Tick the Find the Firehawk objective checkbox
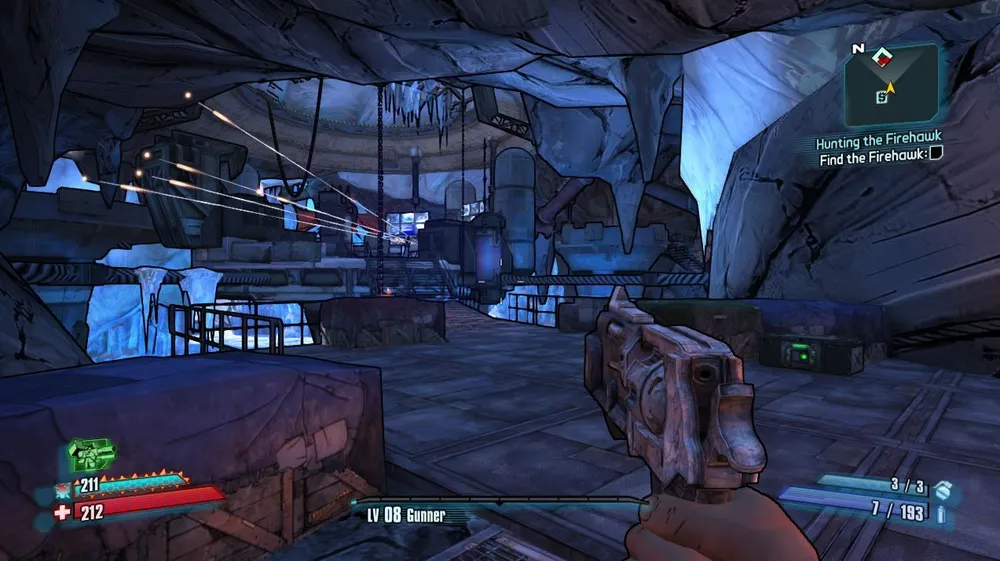Image resolution: width=1000 pixels, height=561 pixels. tap(936, 154)
